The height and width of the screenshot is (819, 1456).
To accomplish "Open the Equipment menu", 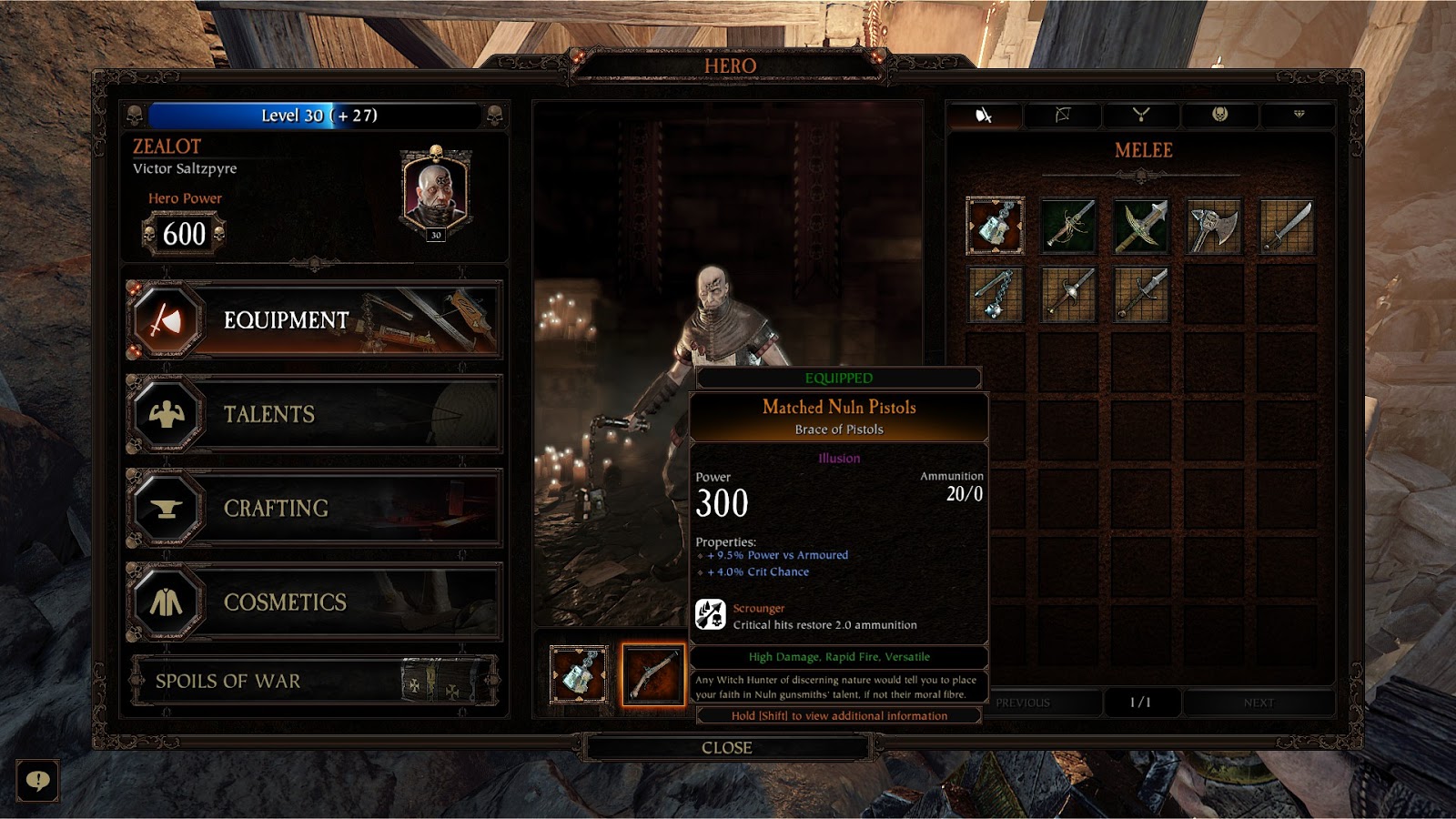I will [314, 320].
